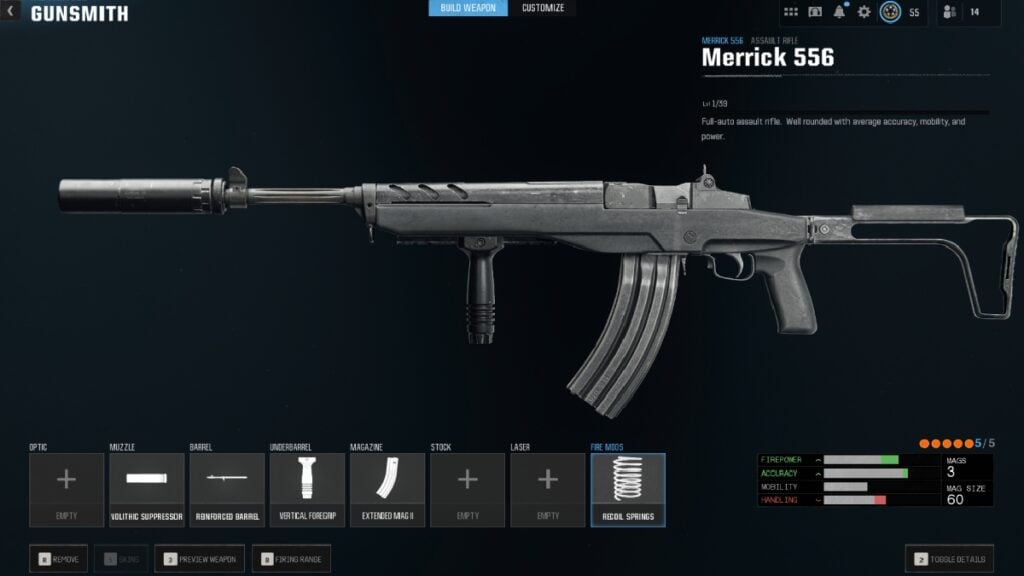Go back from the Gunsmith screen
The height and width of the screenshot is (576, 1024).
[11, 13]
